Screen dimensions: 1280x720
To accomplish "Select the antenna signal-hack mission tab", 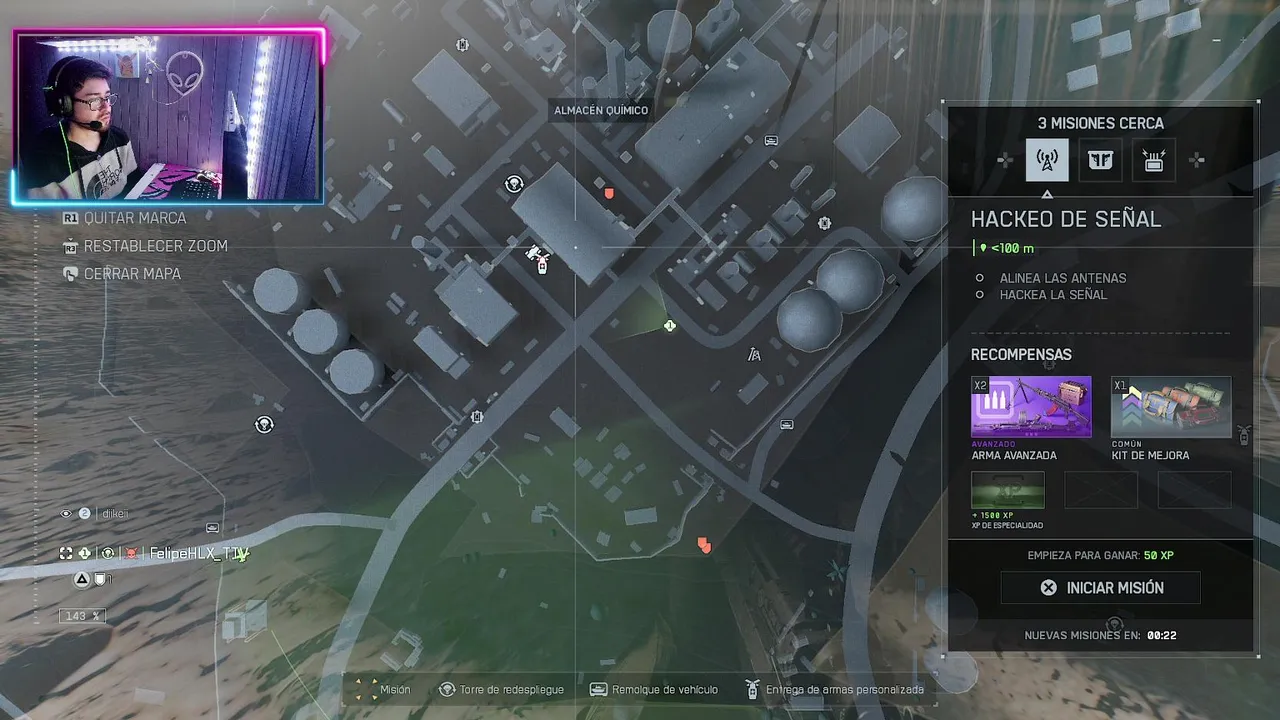I will (x=1047, y=160).
